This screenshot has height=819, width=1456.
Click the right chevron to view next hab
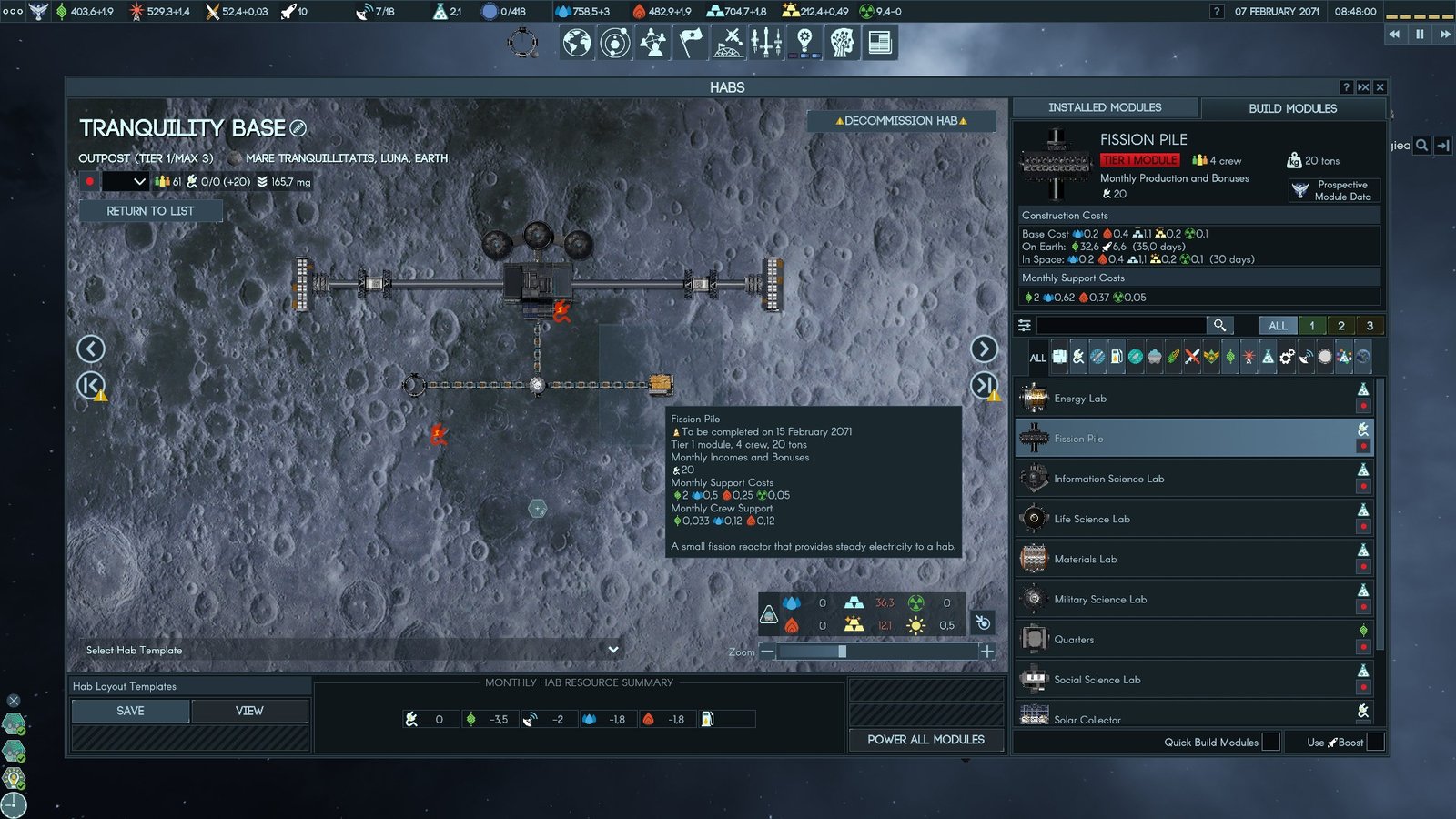click(x=985, y=349)
